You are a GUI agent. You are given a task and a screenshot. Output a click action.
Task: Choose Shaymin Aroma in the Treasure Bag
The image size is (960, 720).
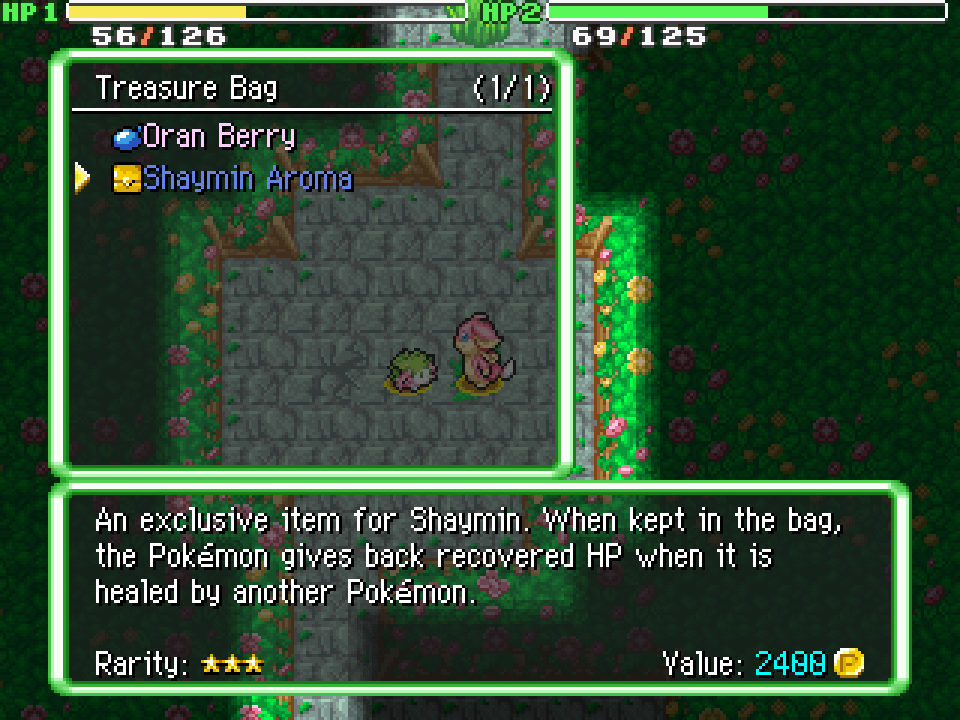246,179
